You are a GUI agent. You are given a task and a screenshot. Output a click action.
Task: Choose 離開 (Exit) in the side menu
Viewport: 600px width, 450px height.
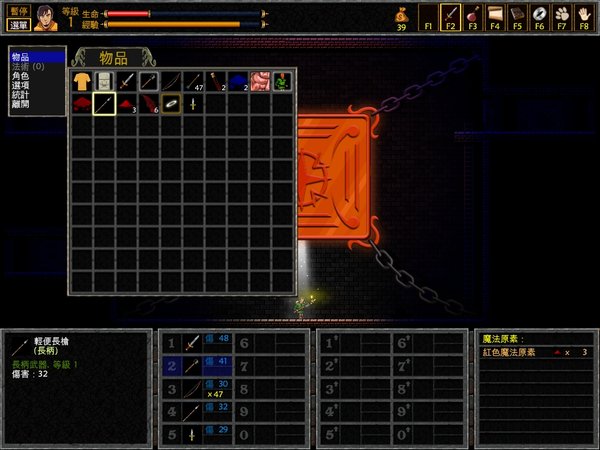coord(20,102)
